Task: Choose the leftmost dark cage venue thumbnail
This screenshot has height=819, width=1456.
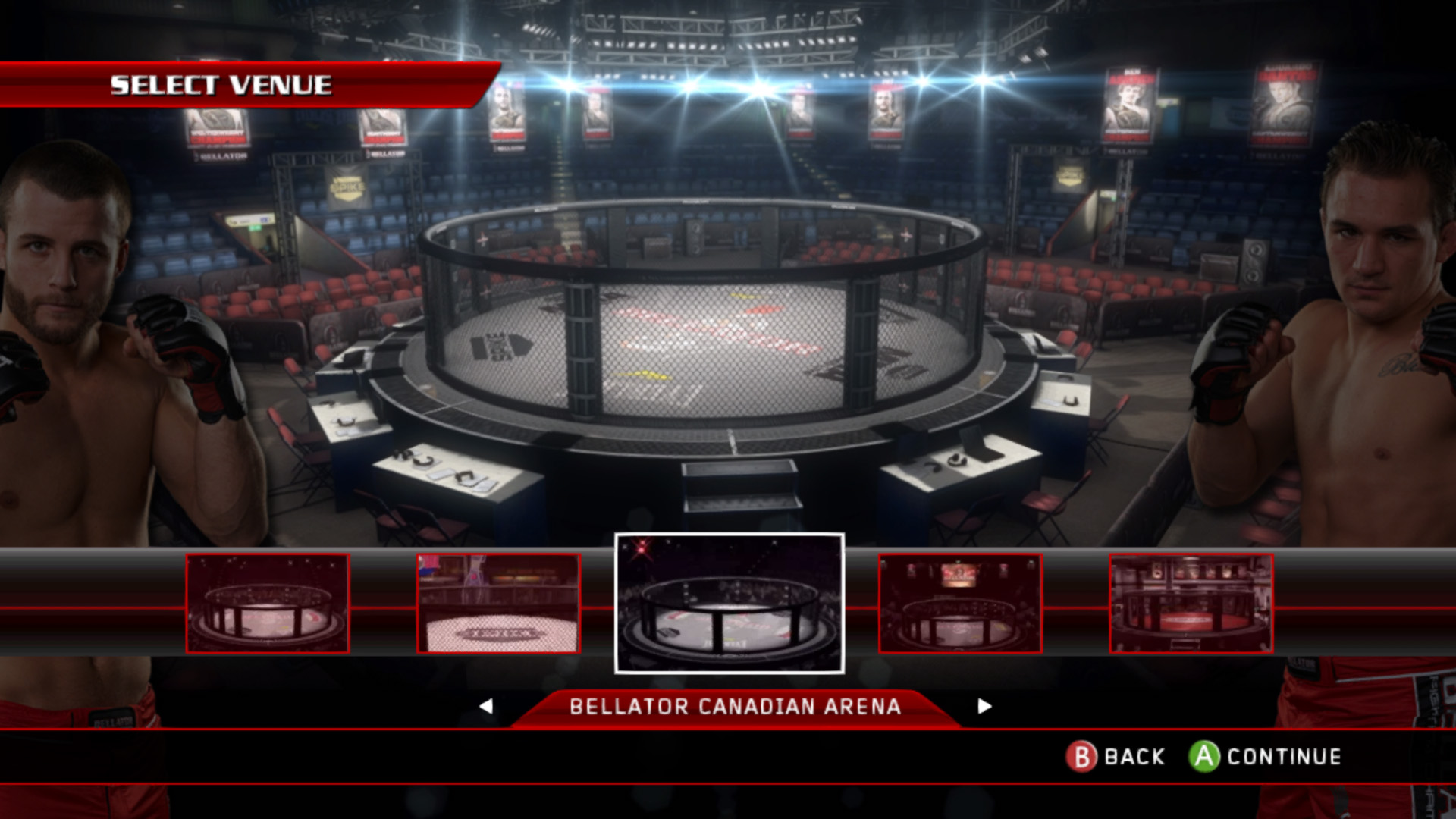Action: pos(268,604)
